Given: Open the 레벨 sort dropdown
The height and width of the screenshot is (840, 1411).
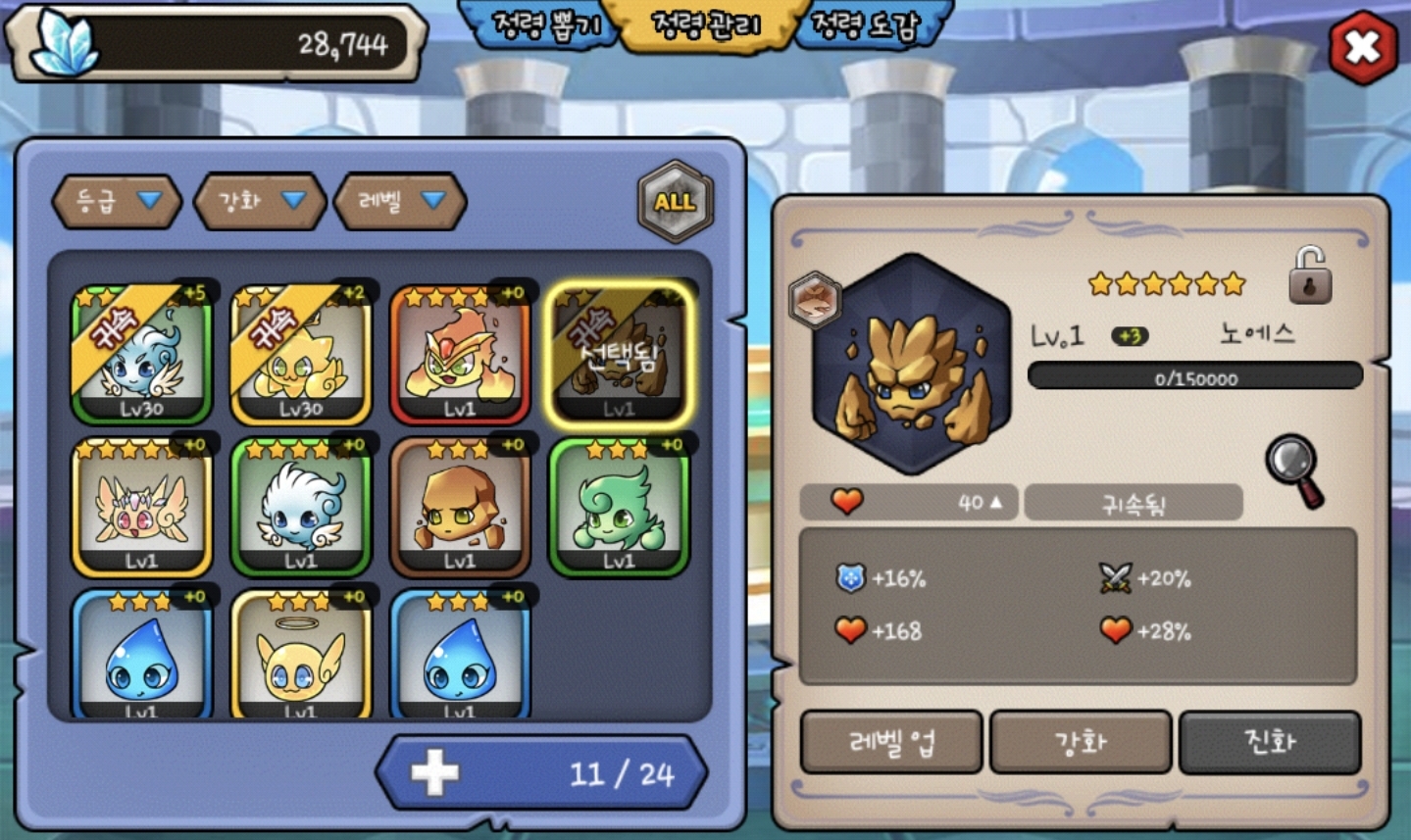Looking at the screenshot, I should coord(400,201).
